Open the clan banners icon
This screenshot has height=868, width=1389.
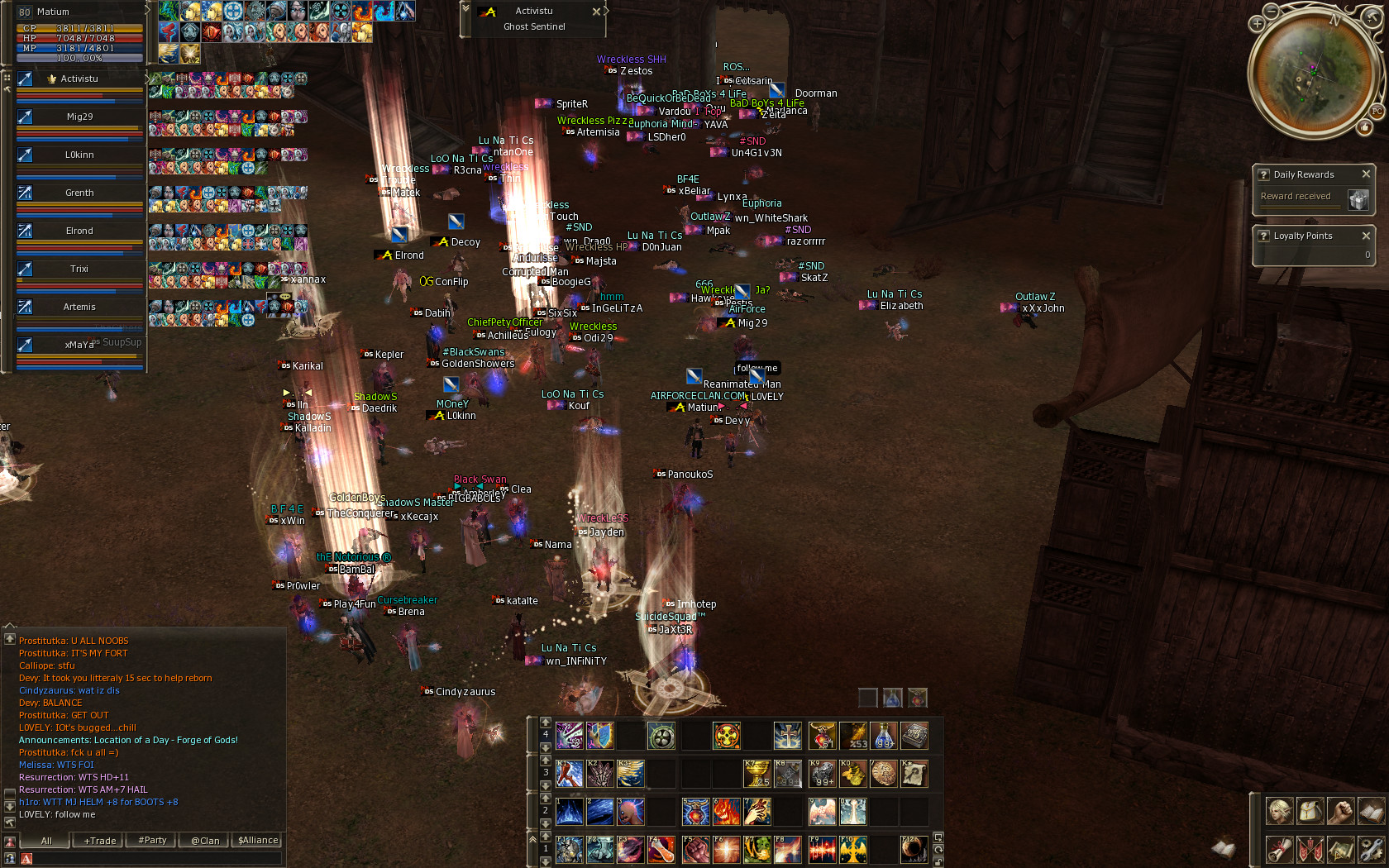[1310, 849]
